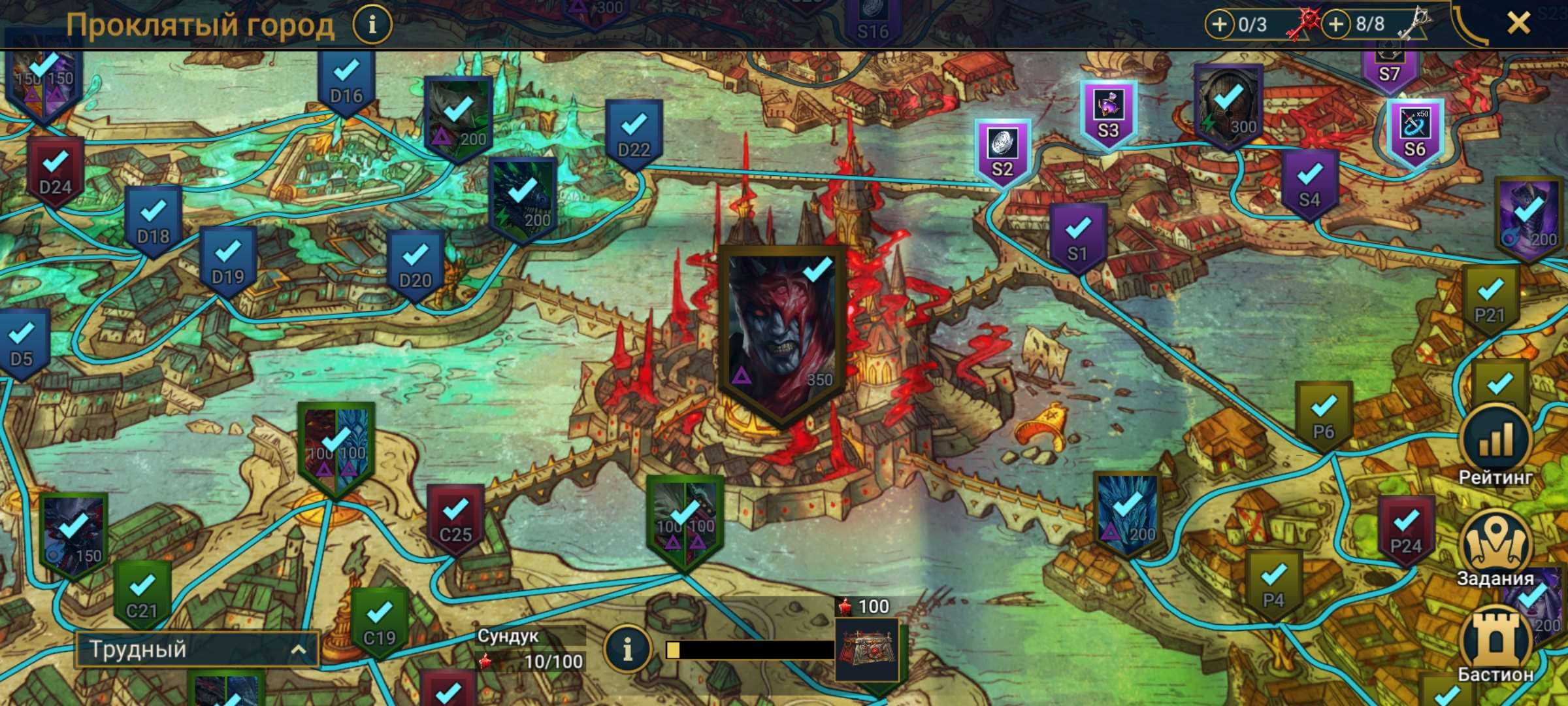The image size is (1568, 706).
Task: Add silver keys with the 8/8 plus button
Action: click(x=1336, y=25)
